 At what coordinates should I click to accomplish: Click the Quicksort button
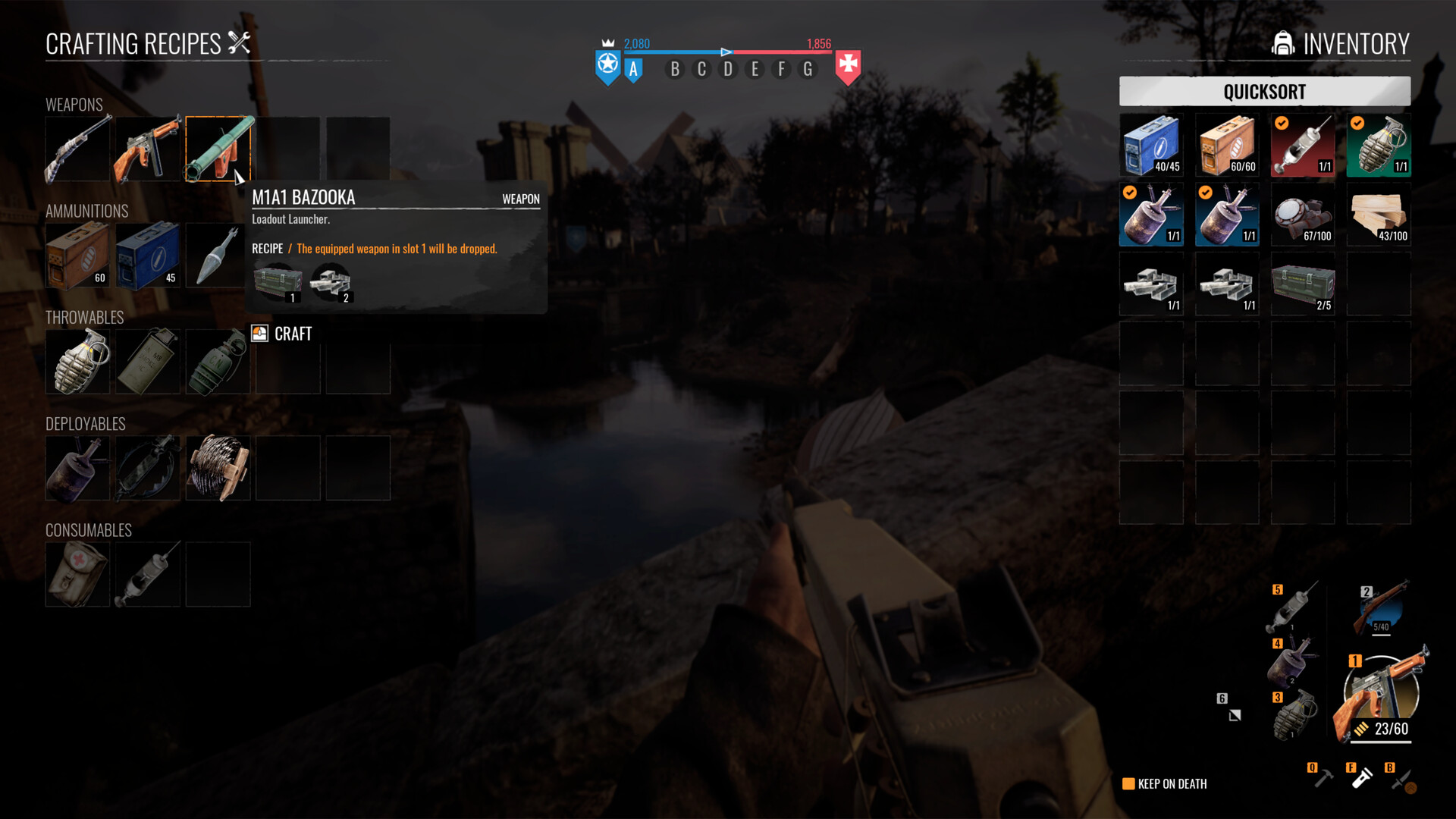(x=1264, y=91)
